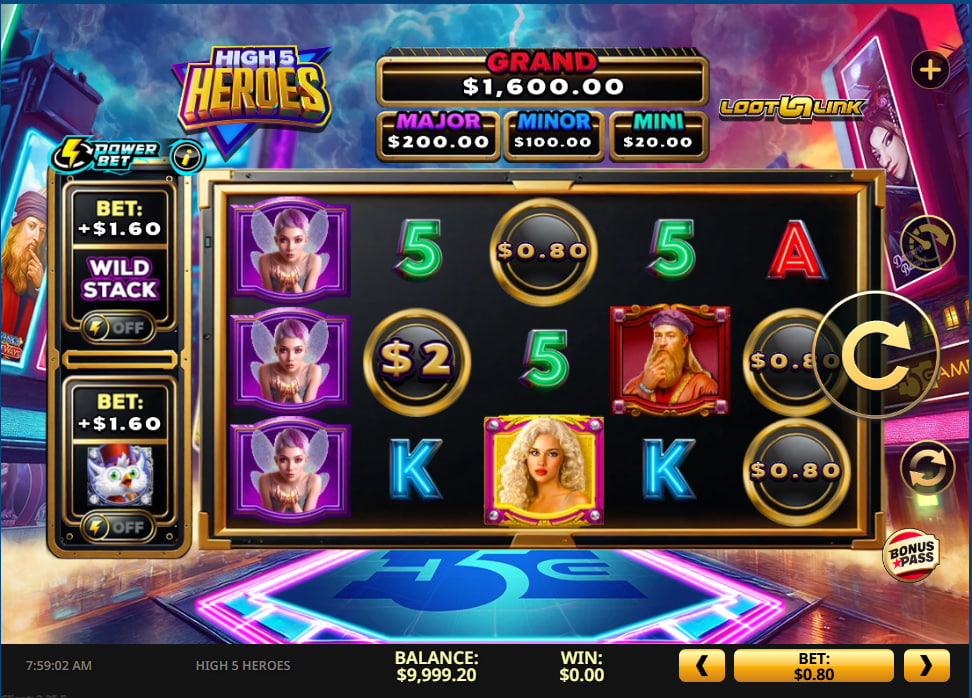Screen dimensions: 972x698
Task: Increase the bet with the right arrow
Action: [926, 665]
